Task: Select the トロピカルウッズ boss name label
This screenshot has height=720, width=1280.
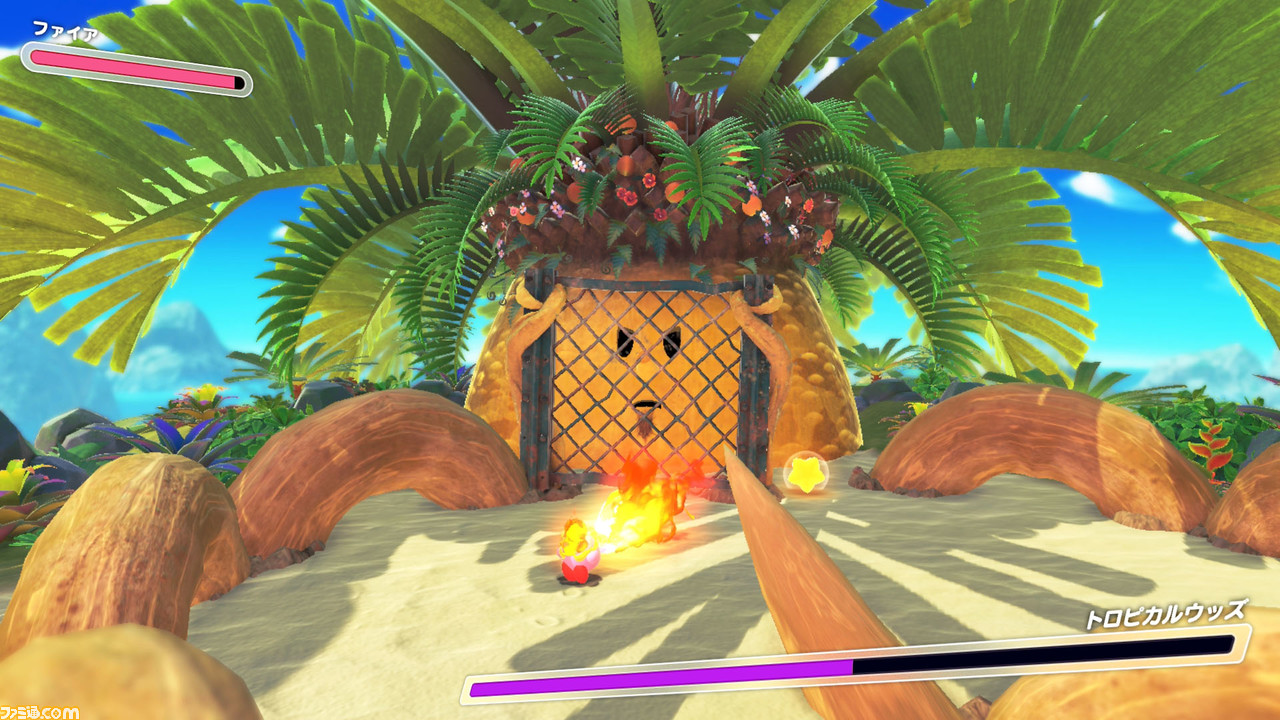Action: 1168,612
